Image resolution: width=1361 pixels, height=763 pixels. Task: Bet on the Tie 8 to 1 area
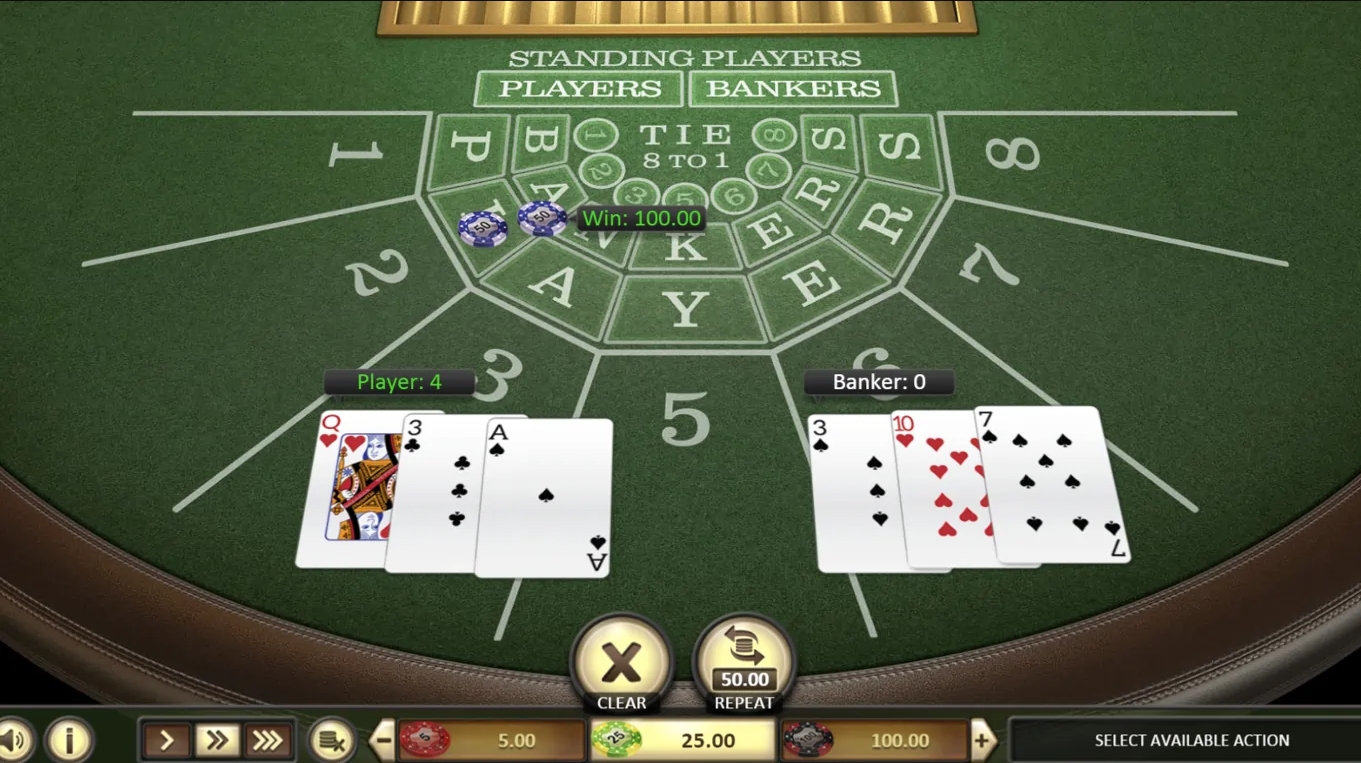[685, 146]
